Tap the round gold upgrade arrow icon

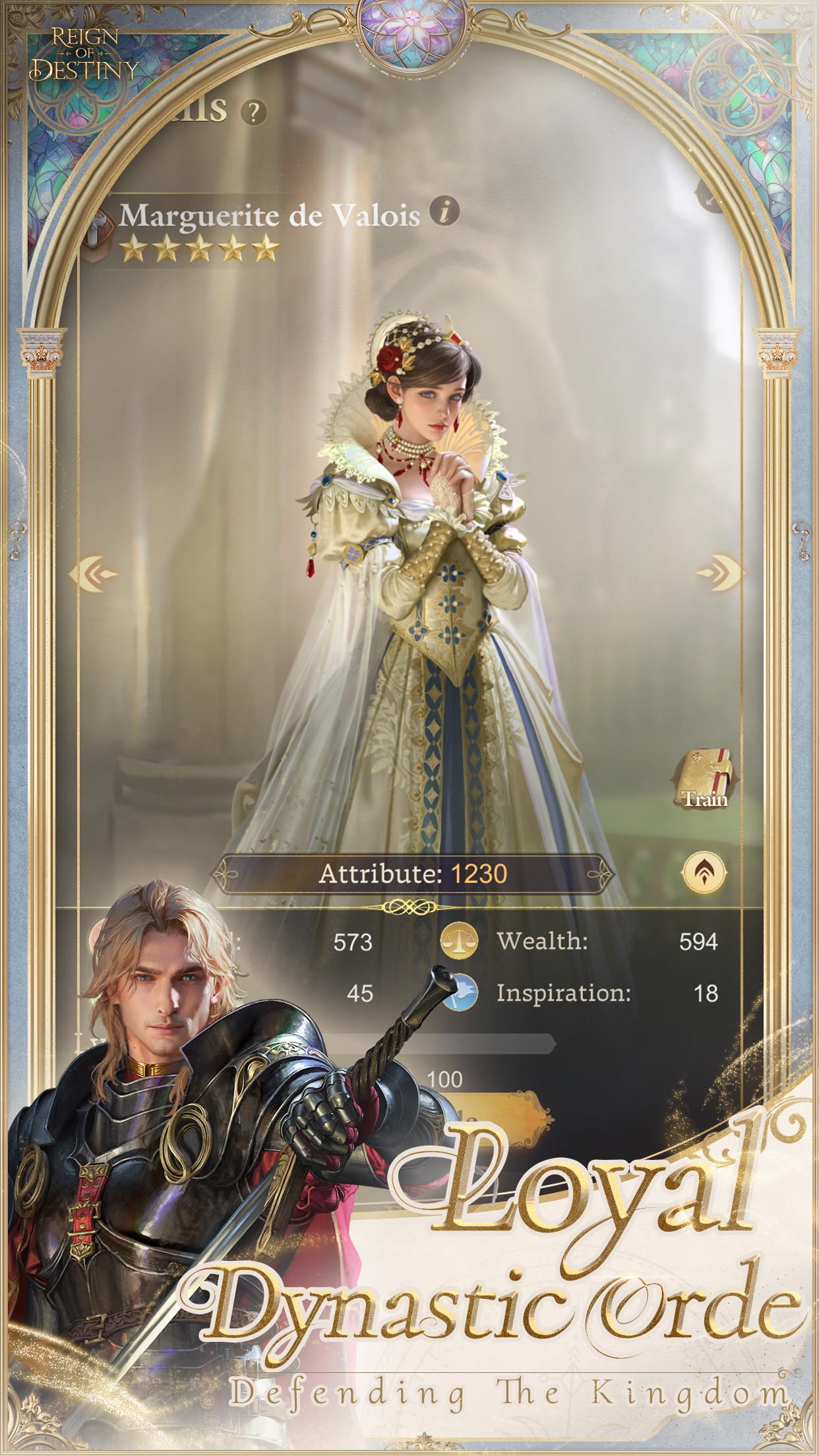tap(705, 874)
